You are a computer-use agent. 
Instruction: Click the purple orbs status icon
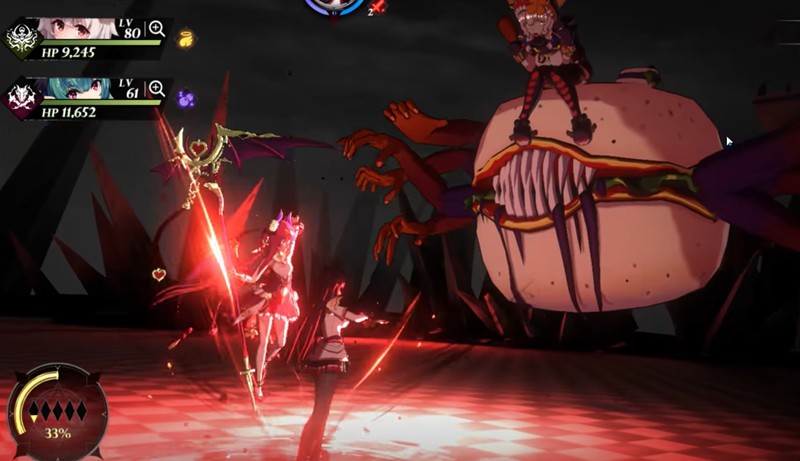[x=185, y=98]
